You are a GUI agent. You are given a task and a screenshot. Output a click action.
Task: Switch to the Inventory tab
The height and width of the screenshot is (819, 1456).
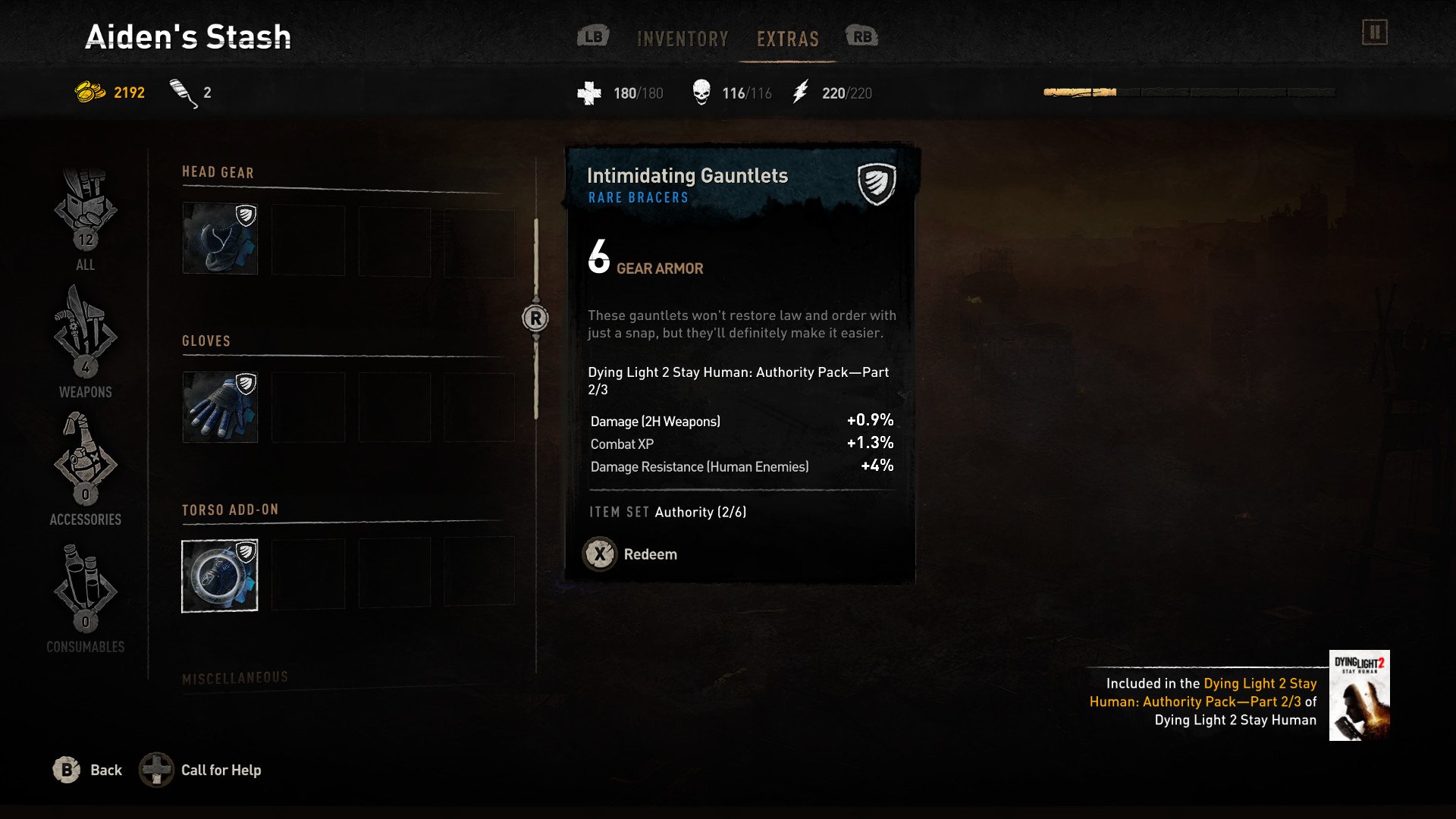click(682, 39)
